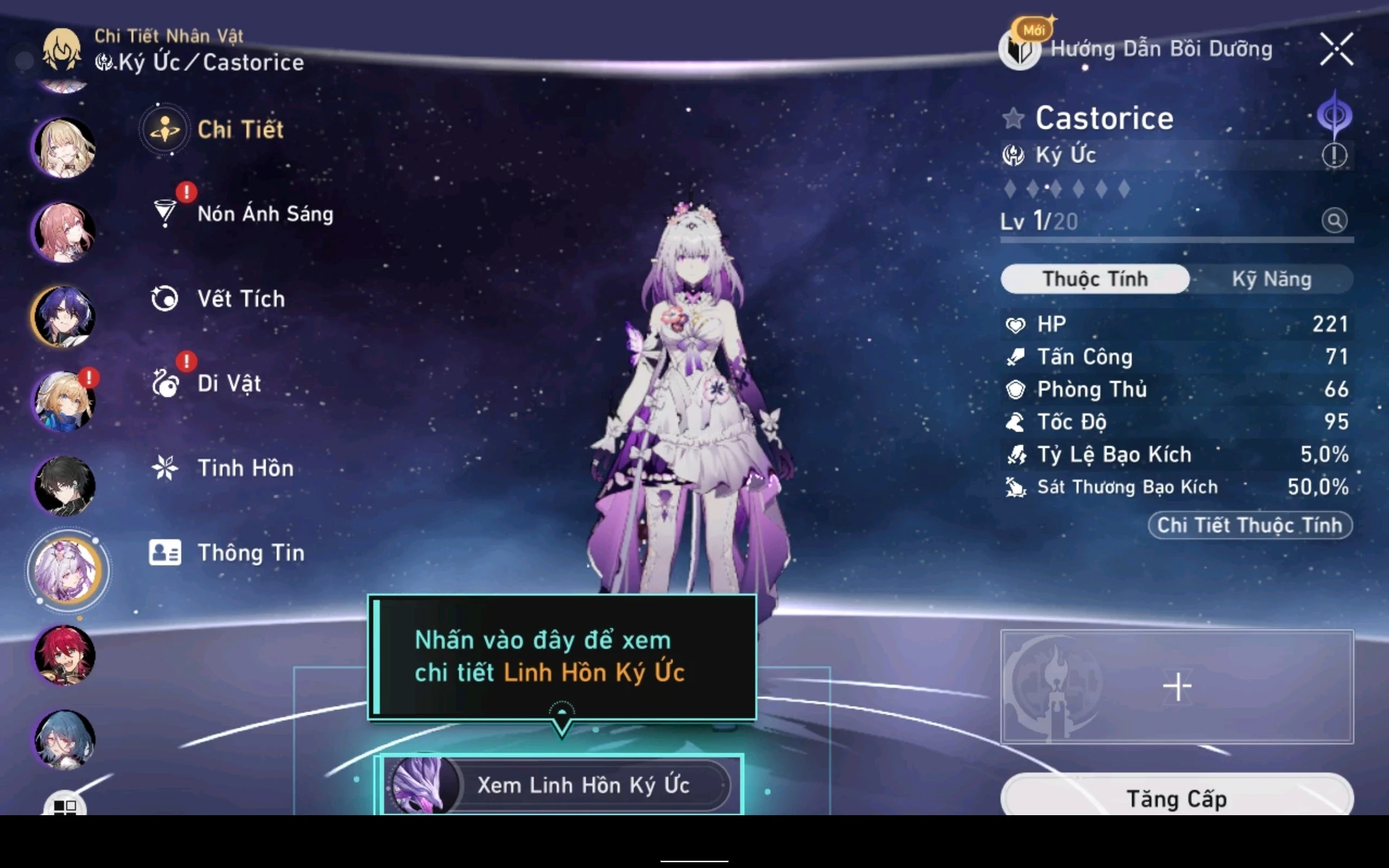Open the Chi Tiết panel icon

coord(165,129)
